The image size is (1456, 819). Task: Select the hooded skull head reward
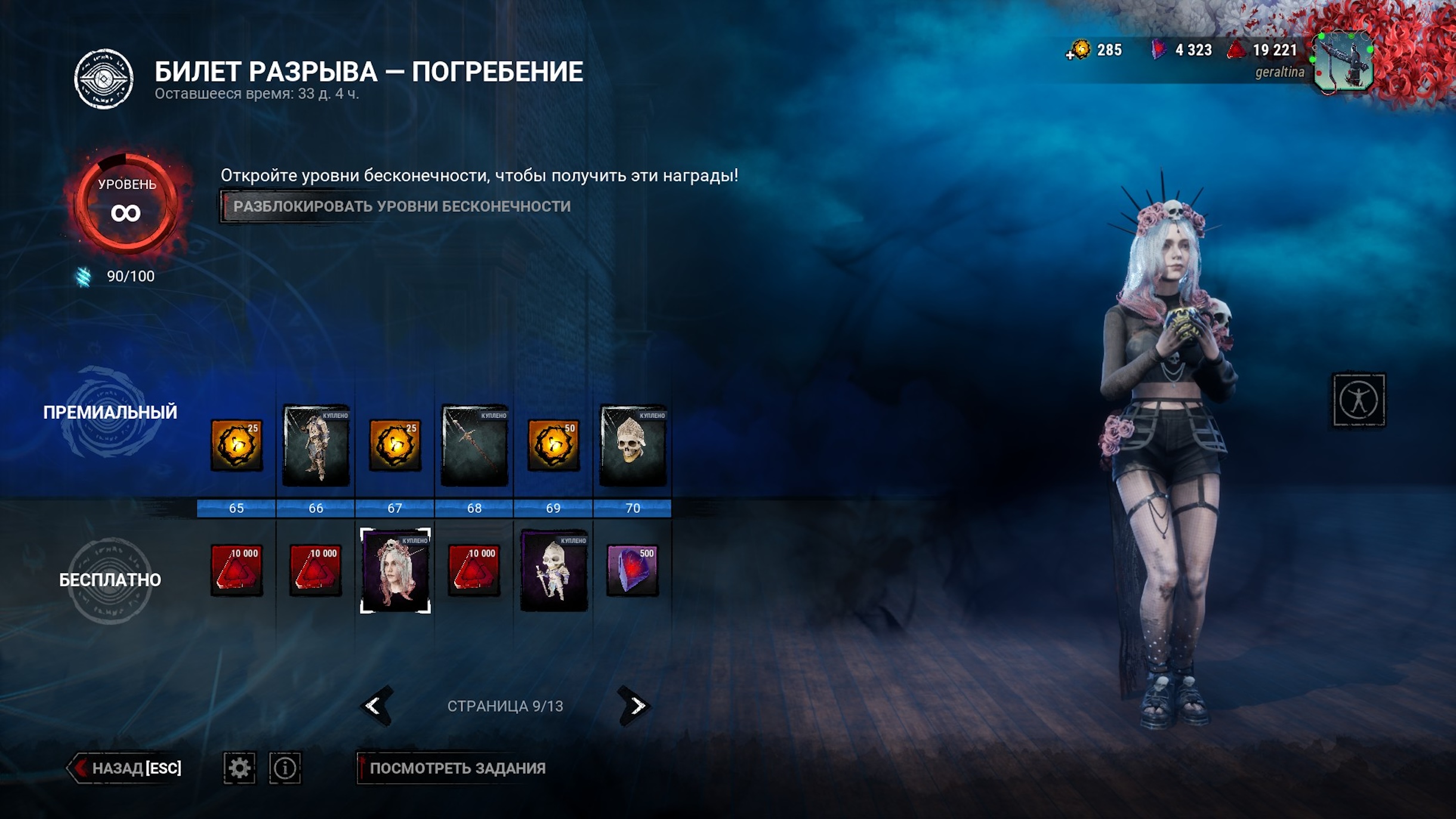coord(633,445)
